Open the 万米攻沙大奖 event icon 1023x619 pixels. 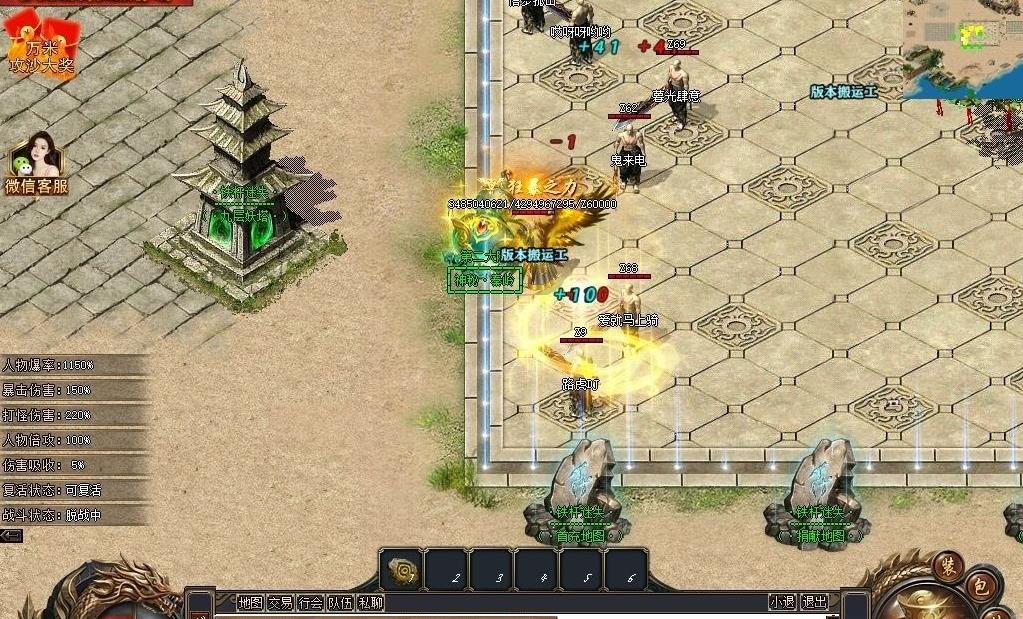click(x=41, y=45)
